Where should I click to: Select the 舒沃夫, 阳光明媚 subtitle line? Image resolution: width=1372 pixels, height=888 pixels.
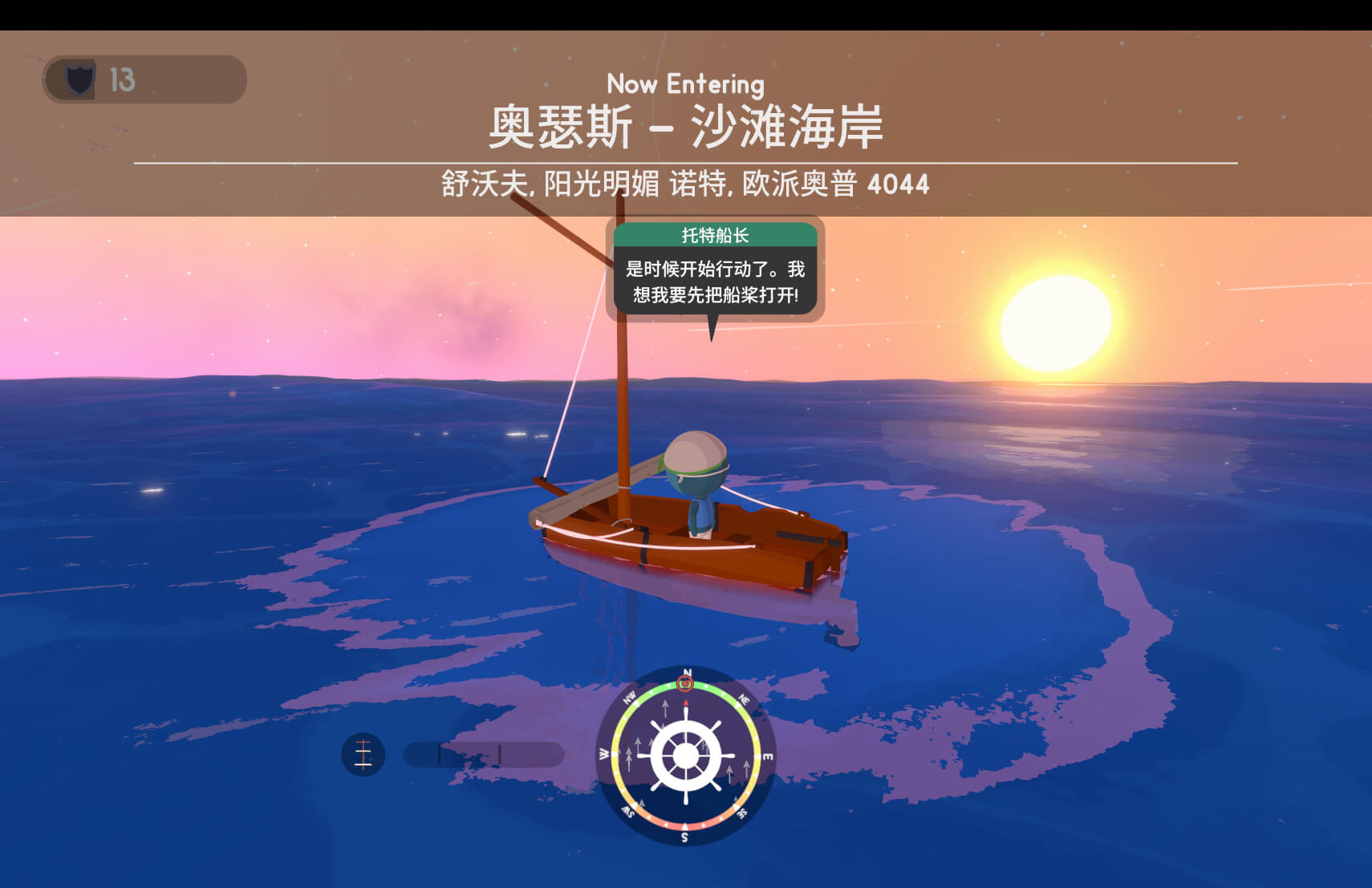click(686, 183)
